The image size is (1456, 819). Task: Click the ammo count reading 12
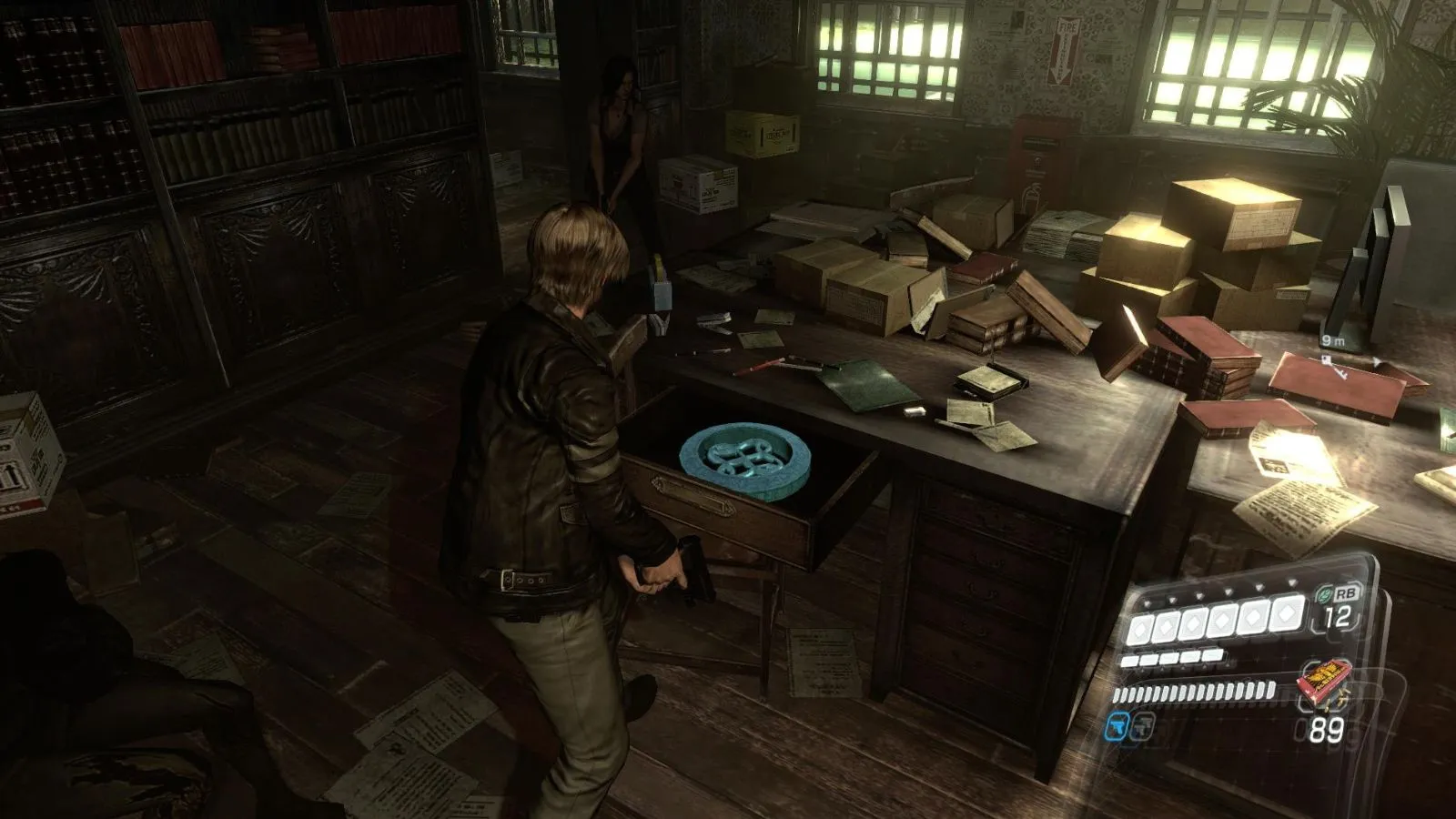1338,616
